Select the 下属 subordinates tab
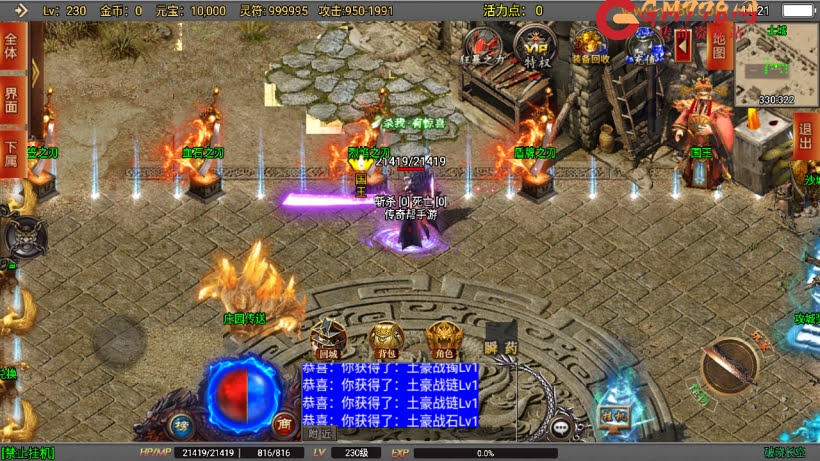 [11, 153]
